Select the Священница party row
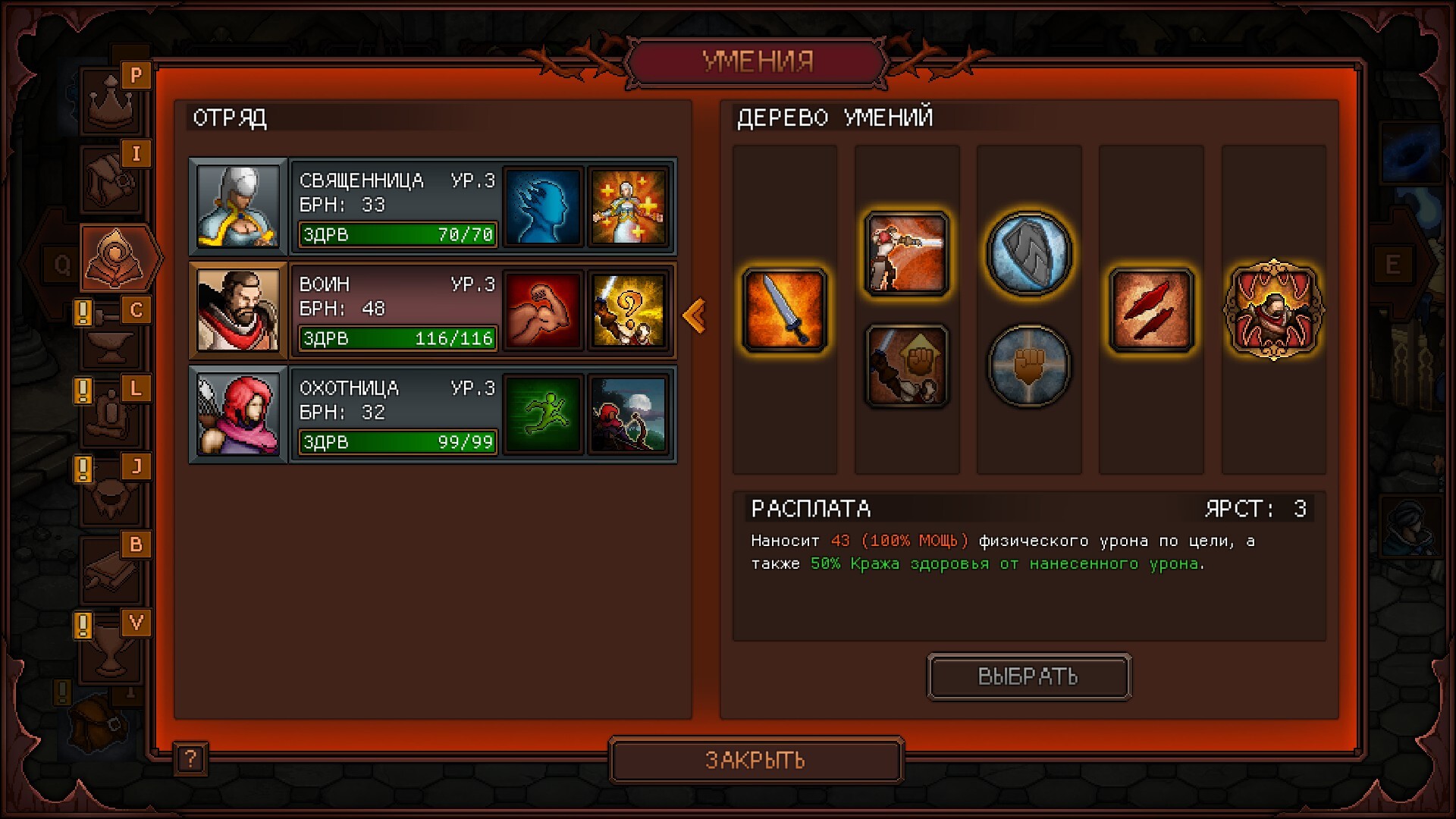Viewport: 1456px width, 819px height. coord(396,206)
